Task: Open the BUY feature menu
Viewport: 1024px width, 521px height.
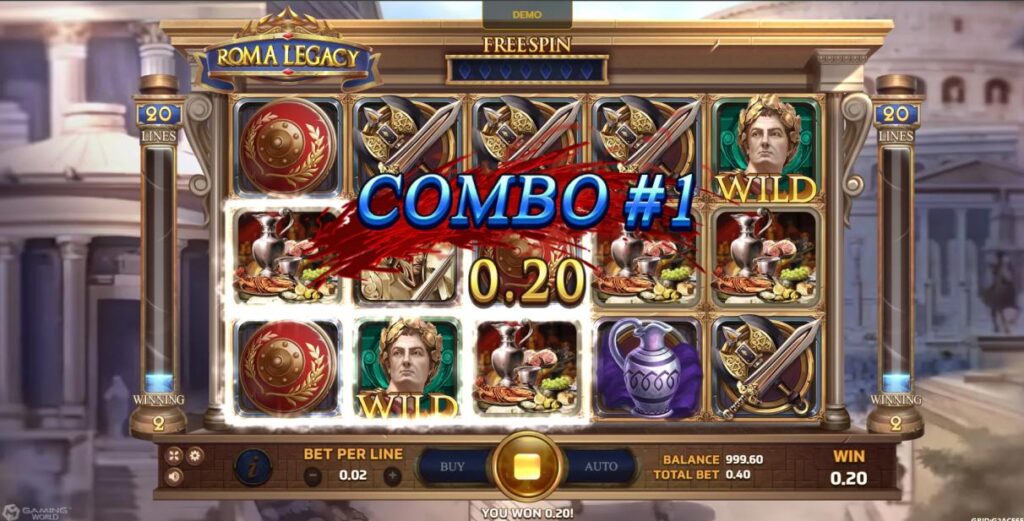Action: tap(453, 466)
